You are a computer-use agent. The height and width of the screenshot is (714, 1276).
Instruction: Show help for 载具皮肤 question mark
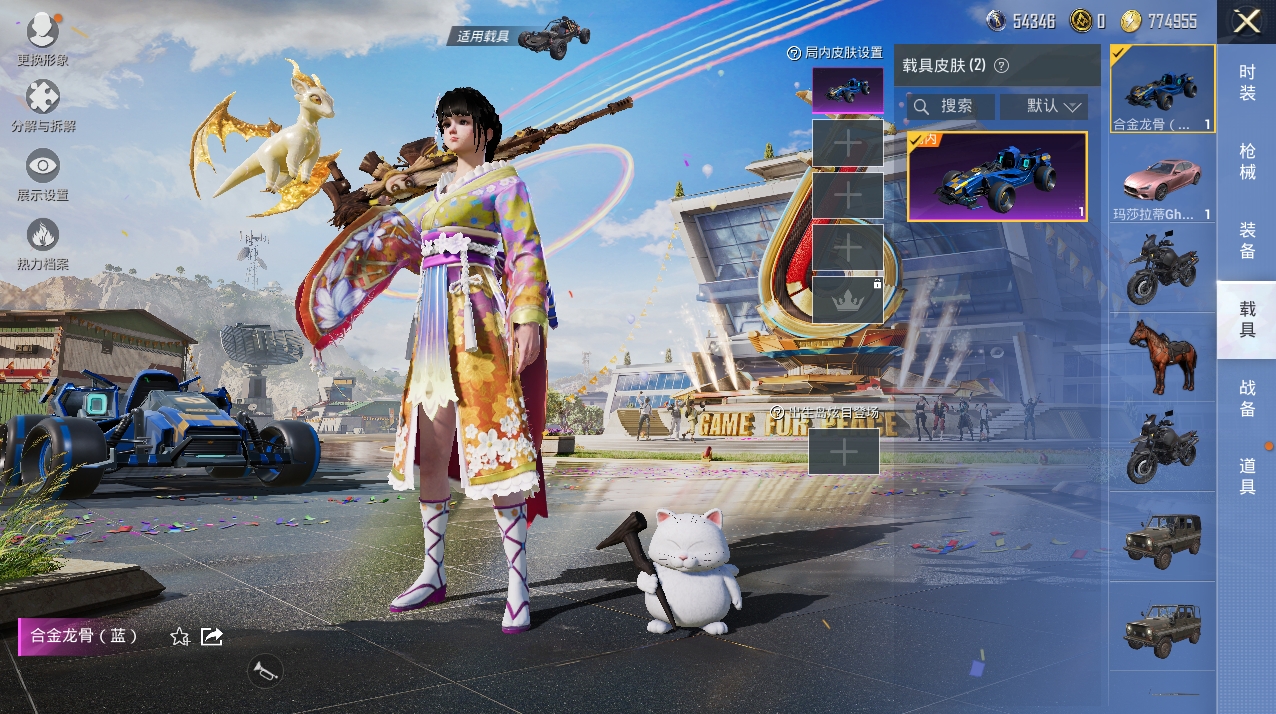pyautogui.click(x=1001, y=66)
